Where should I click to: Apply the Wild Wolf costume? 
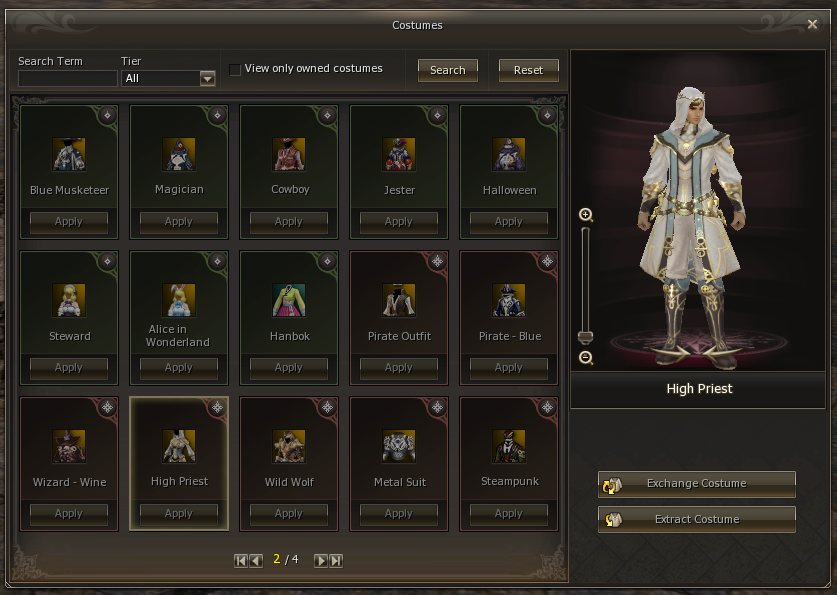click(x=289, y=513)
